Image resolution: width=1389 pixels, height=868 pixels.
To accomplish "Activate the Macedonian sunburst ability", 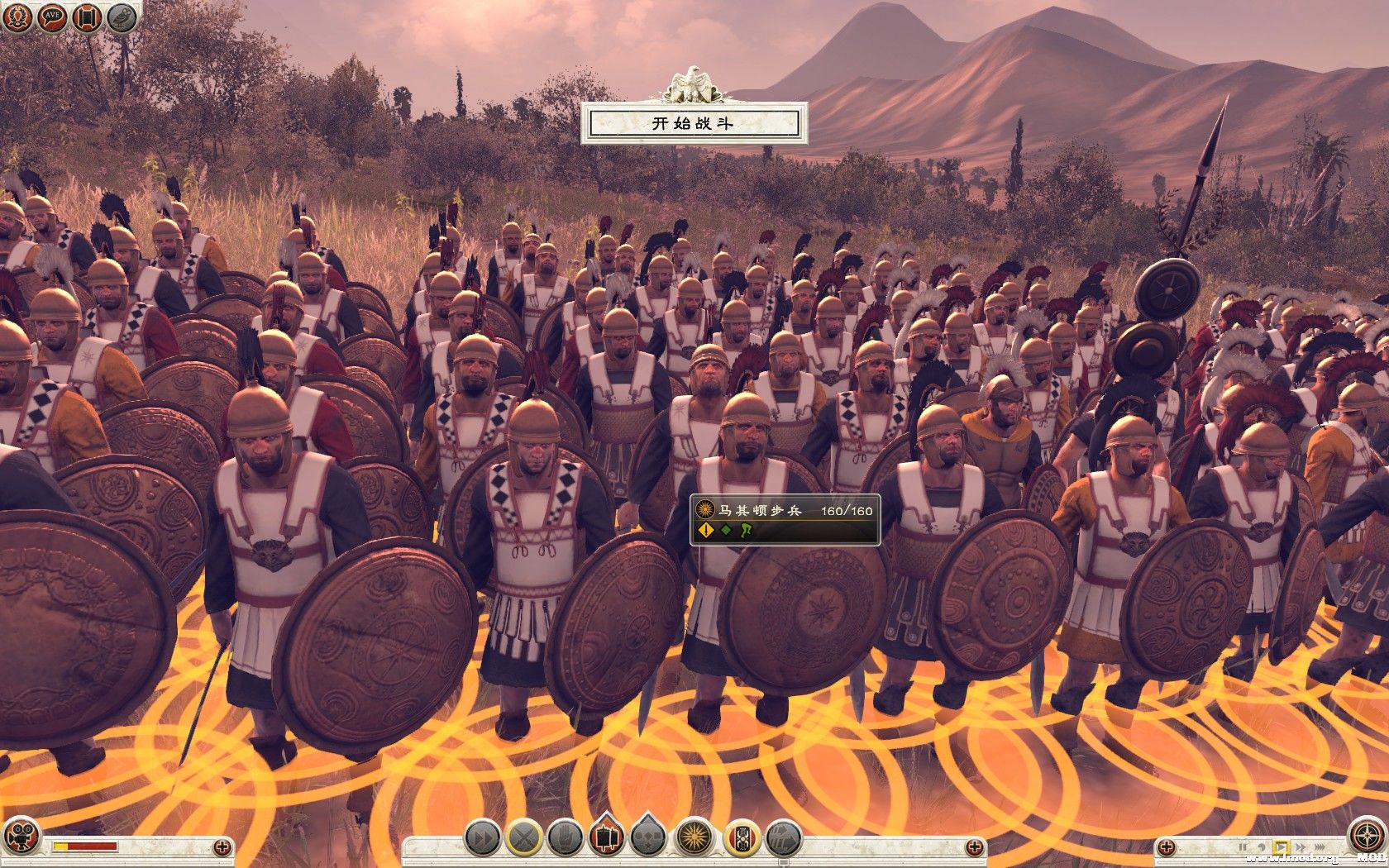I will click(x=694, y=837).
